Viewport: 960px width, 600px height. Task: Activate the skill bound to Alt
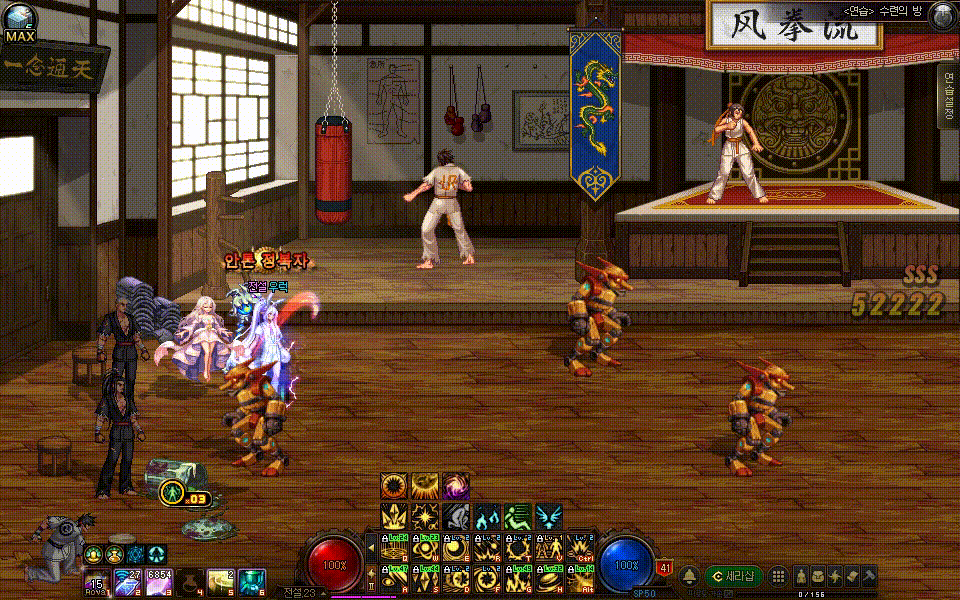pyautogui.click(x=580, y=577)
